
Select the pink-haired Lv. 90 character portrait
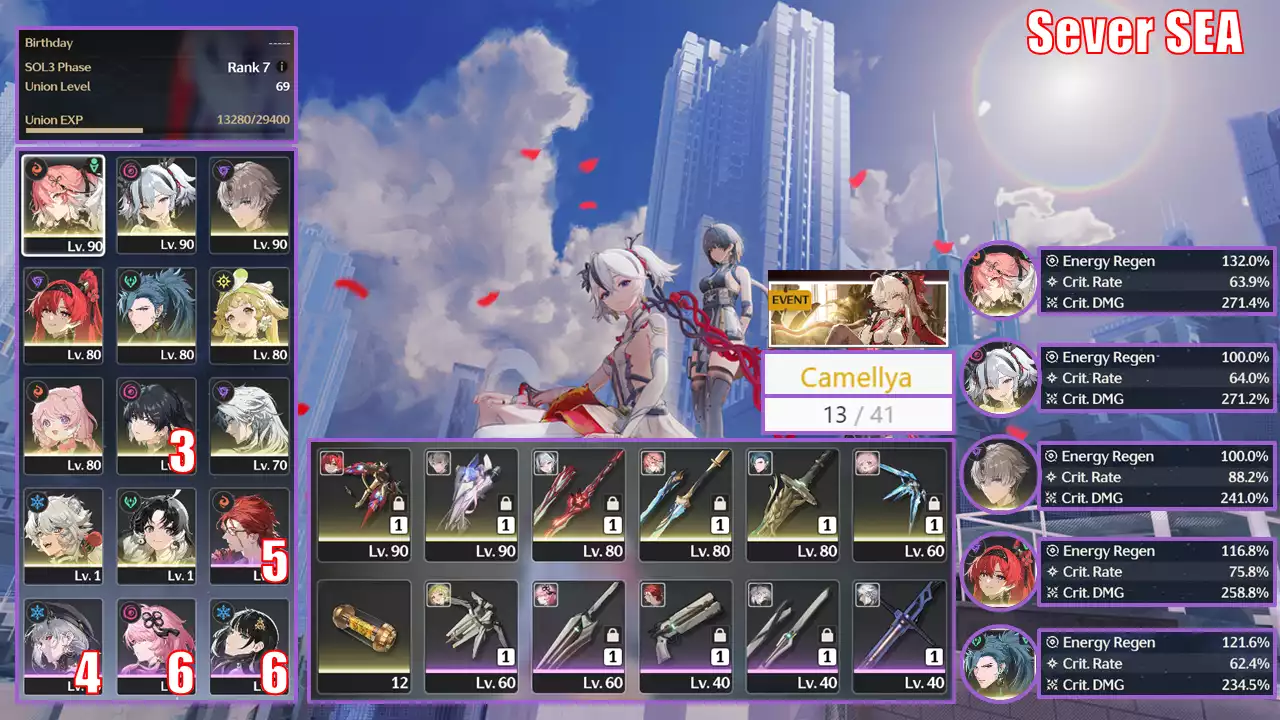coord(62,204)
